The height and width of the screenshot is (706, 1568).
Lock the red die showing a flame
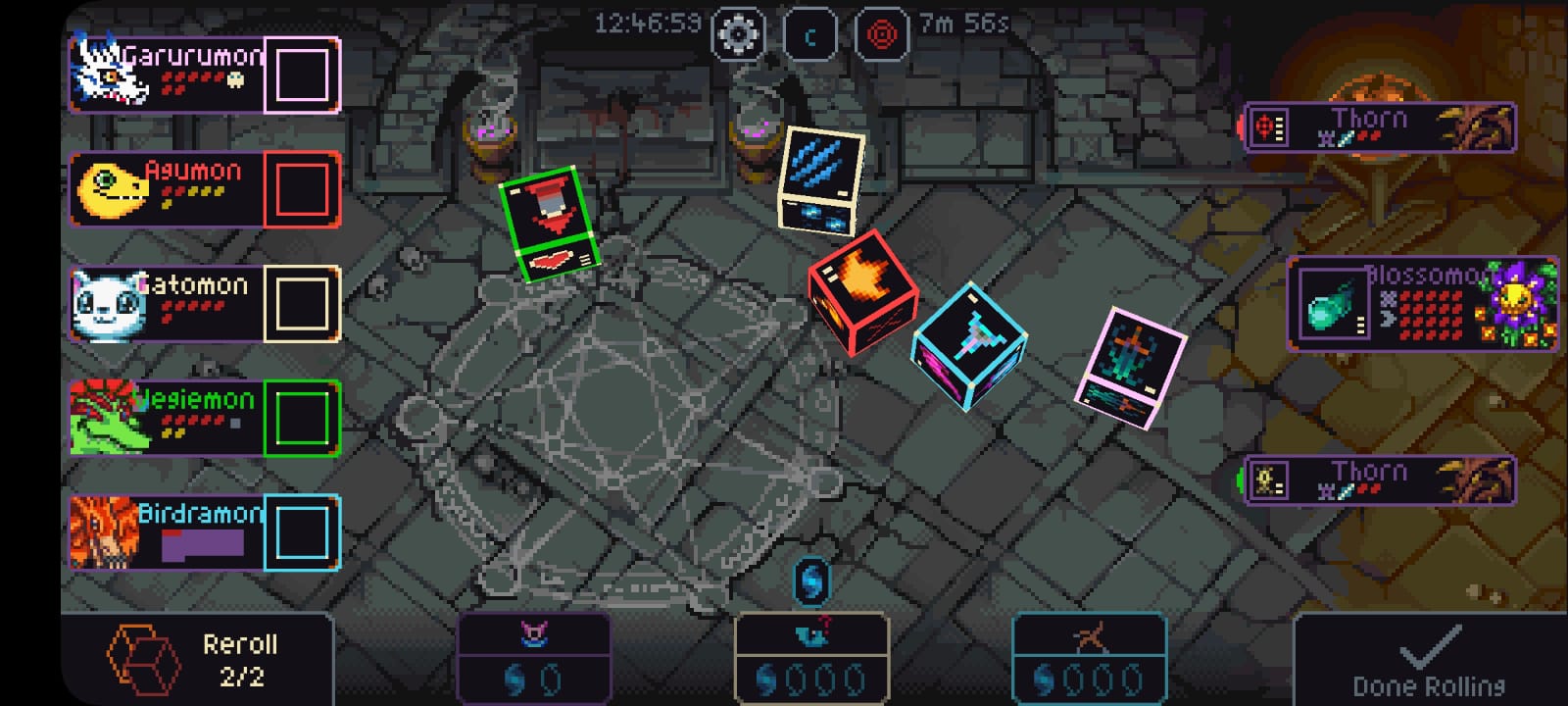click(x=860, y=291)
